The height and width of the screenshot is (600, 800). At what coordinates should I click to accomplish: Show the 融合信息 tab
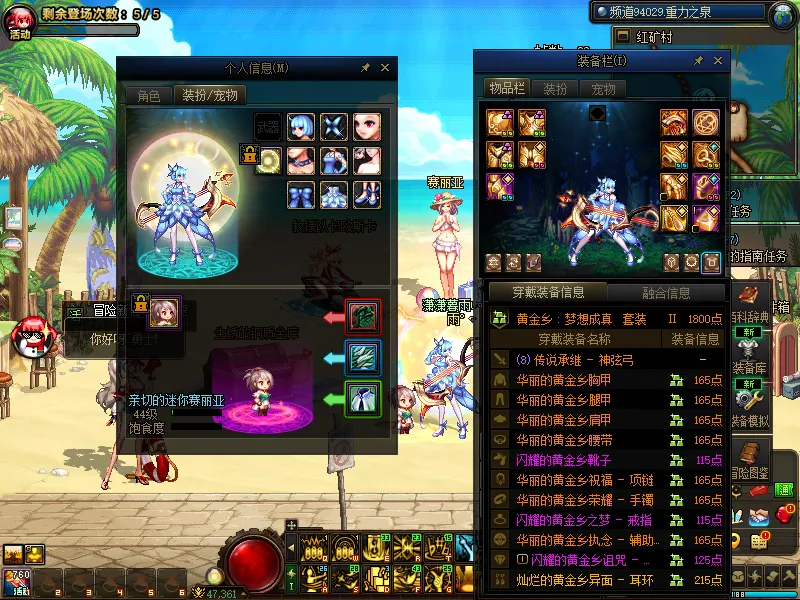click(665, 293)
